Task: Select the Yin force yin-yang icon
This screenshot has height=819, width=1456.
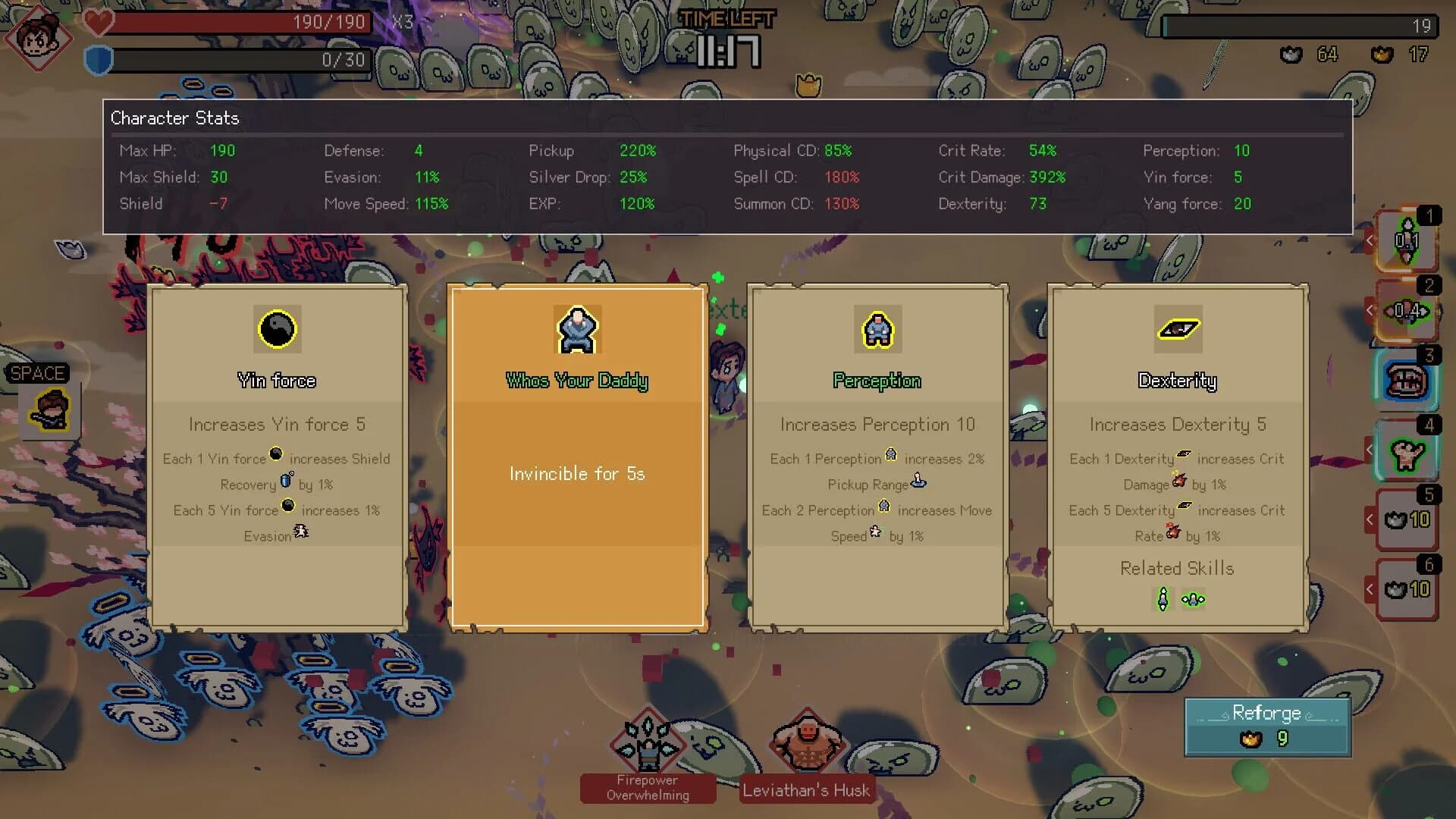Action: pyautogui.click(x=277, y=329)
